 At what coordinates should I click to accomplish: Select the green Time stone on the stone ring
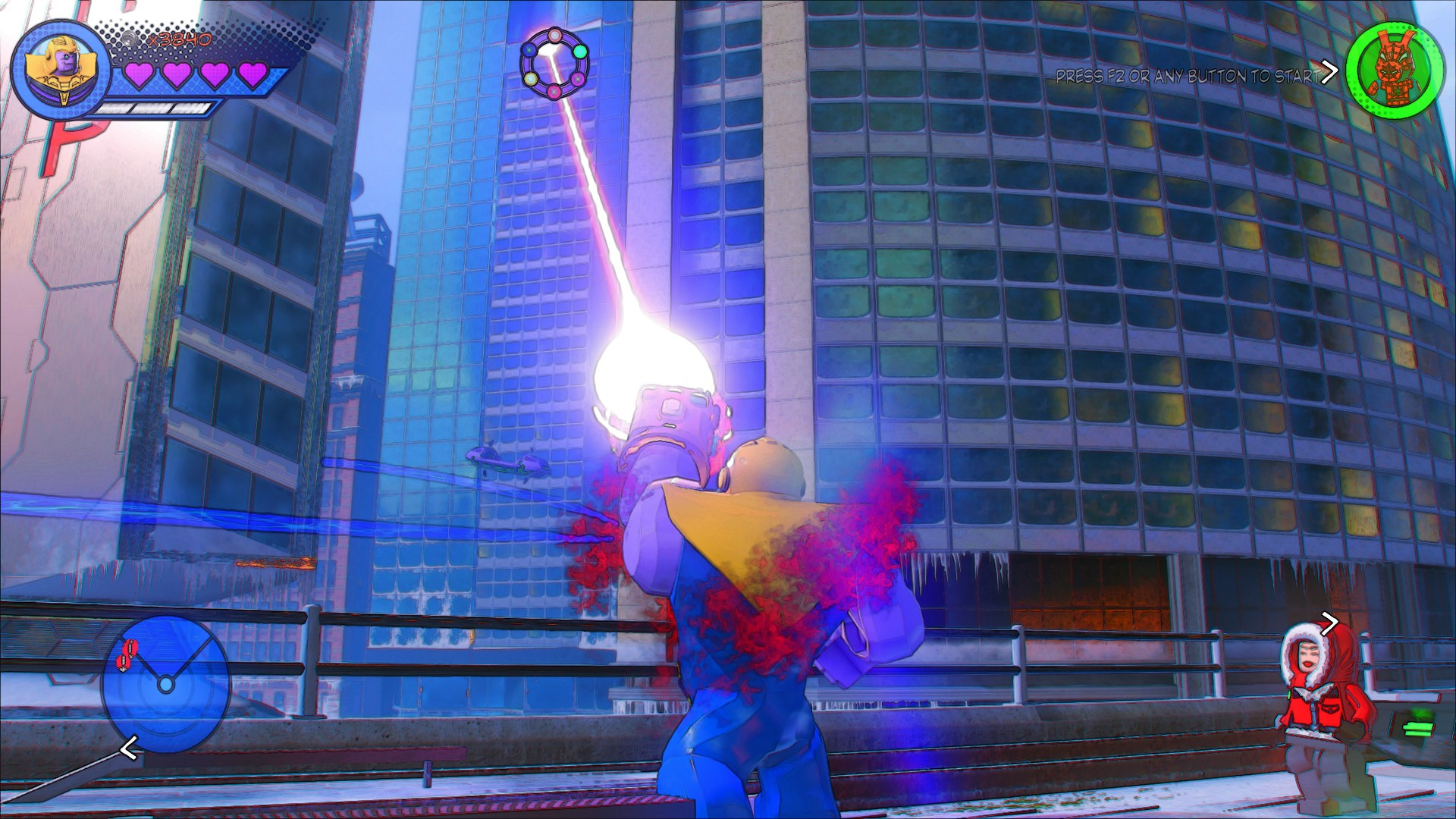coord(580,52)
